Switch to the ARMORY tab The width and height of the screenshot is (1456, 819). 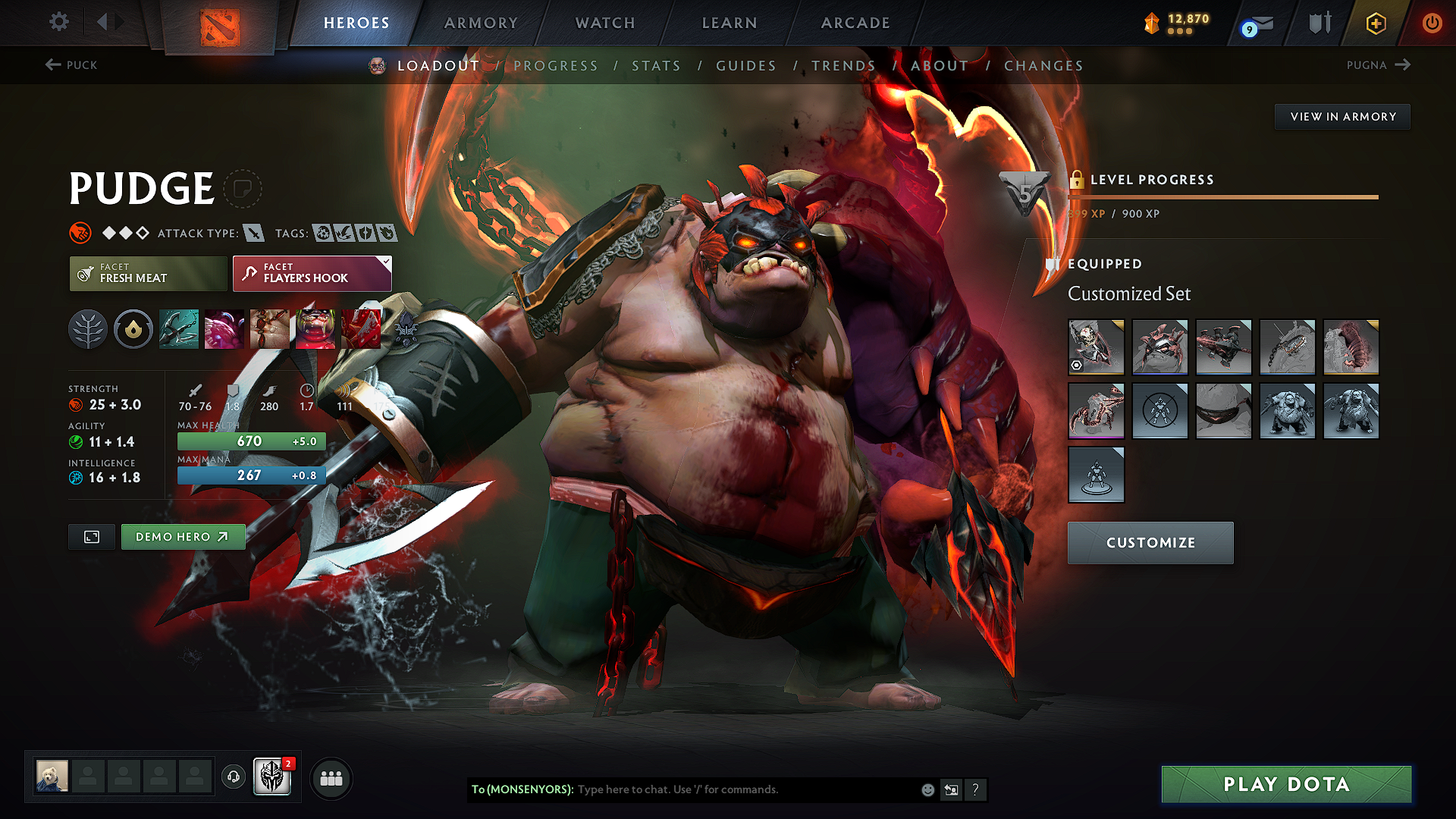coord(481,23)
